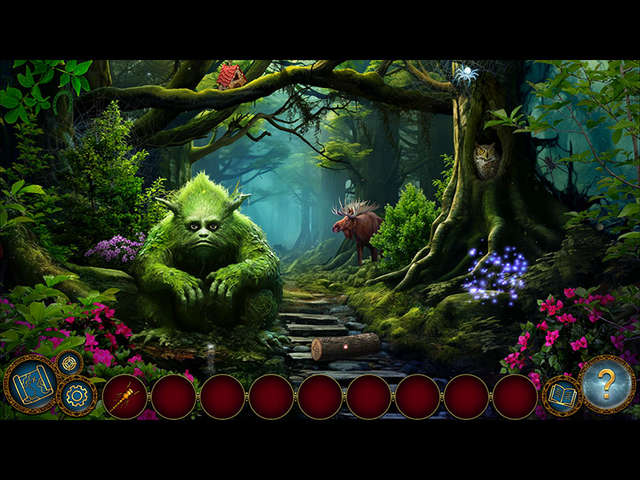Screen dimensions: 640x480
Task: Open the map scroll button
Action: coord(30,384)
